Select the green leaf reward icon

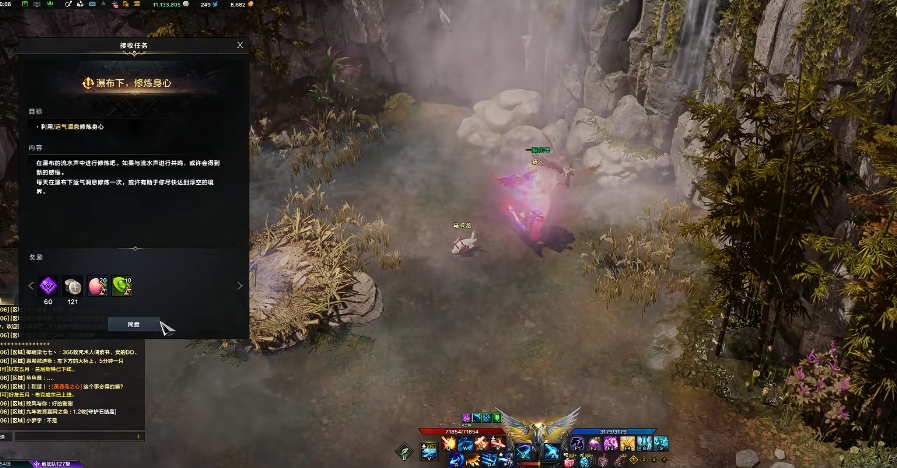122,286
